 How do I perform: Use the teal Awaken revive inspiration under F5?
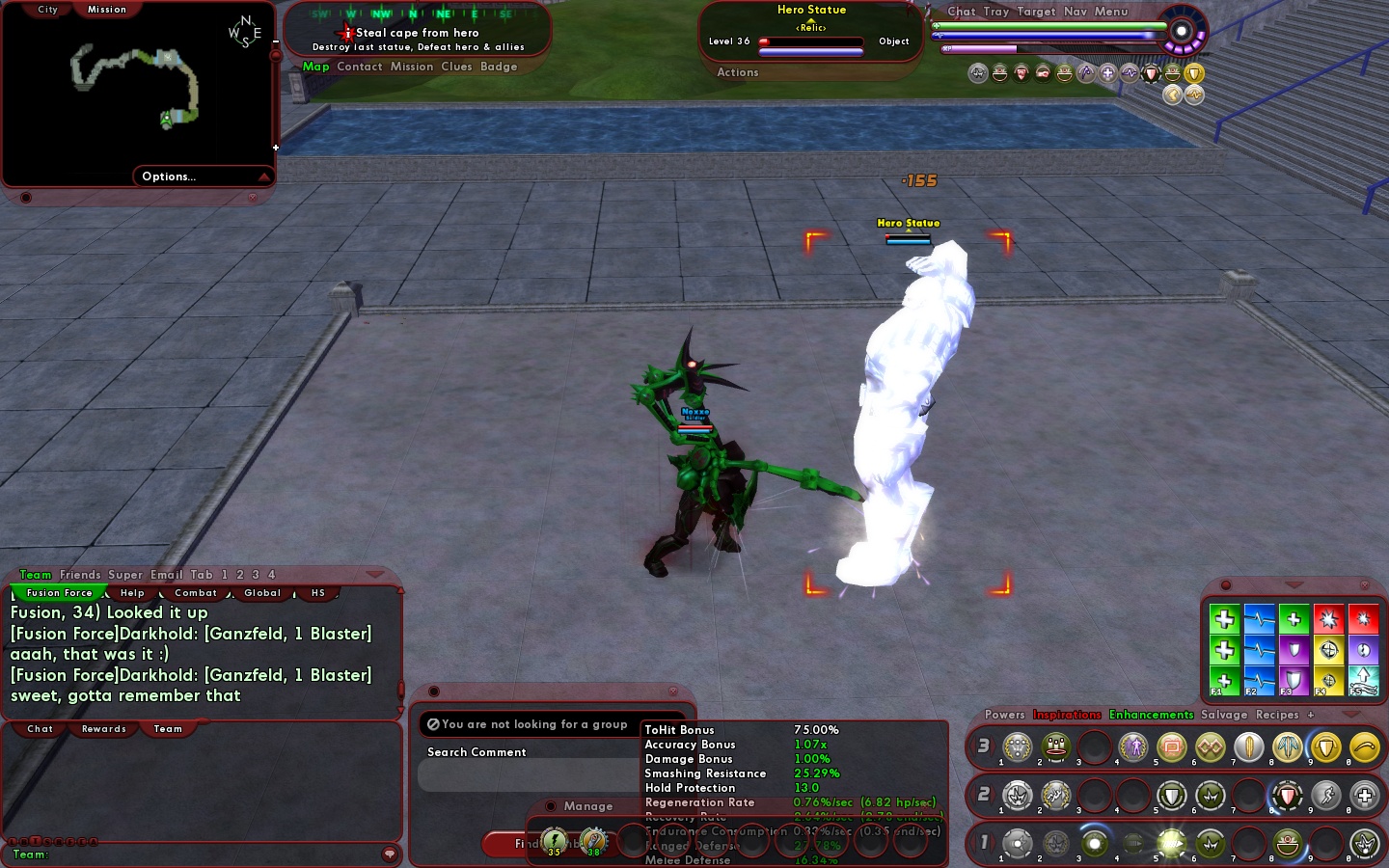pos(1364,680)
